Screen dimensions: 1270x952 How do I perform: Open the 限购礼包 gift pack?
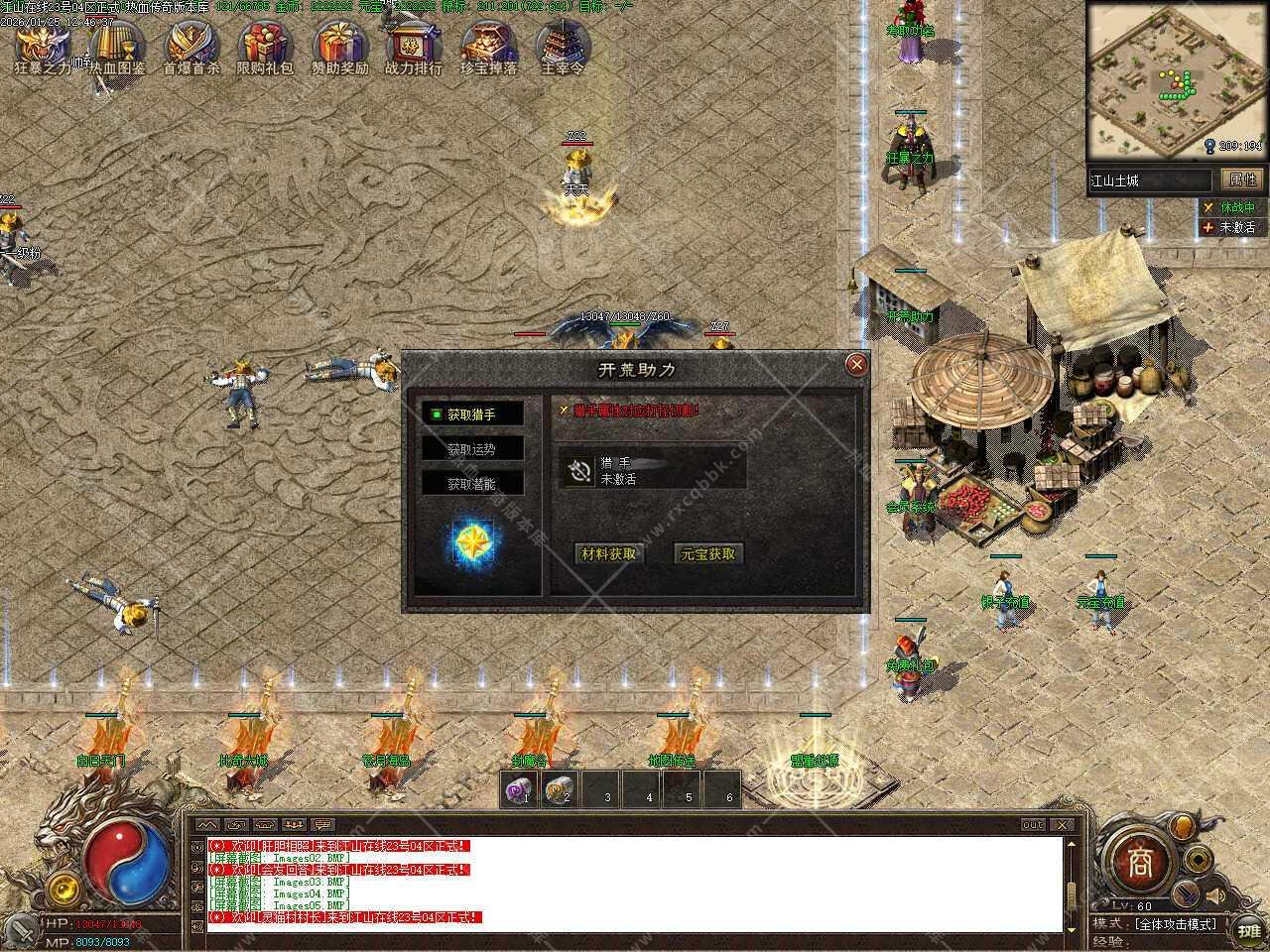(265, 46)
